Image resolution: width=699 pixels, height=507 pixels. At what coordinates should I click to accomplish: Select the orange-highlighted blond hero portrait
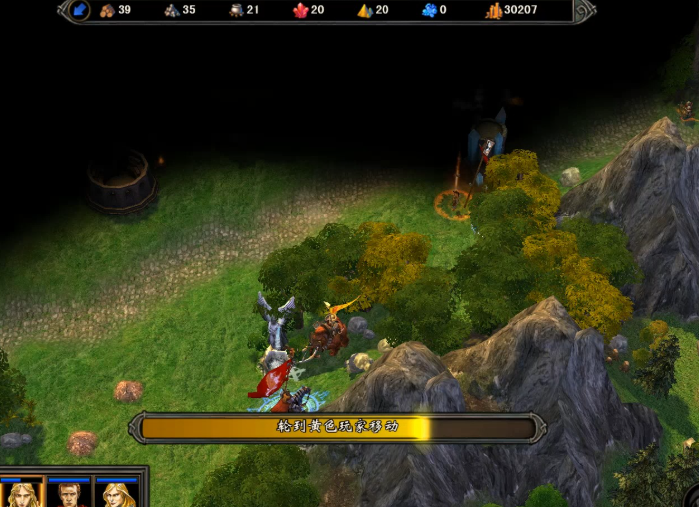[x=21, y=495]
